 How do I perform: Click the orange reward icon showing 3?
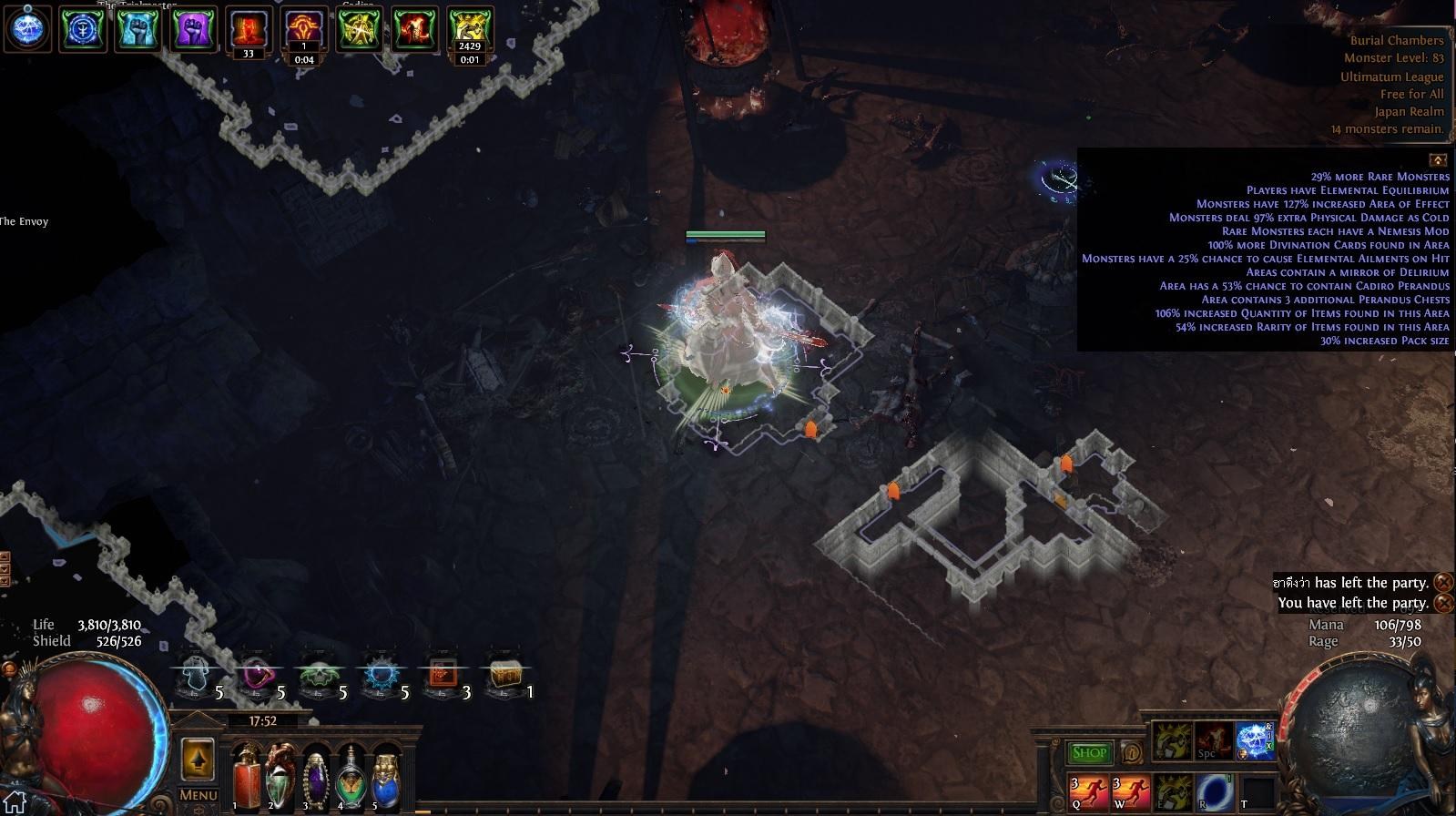click(x=441, y=674)
